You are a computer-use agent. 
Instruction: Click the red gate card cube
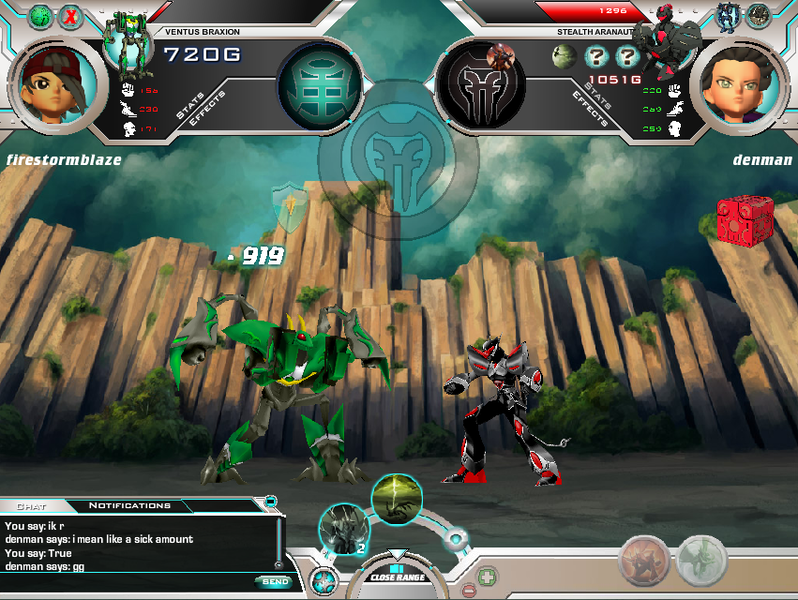[x=738, y=217]
